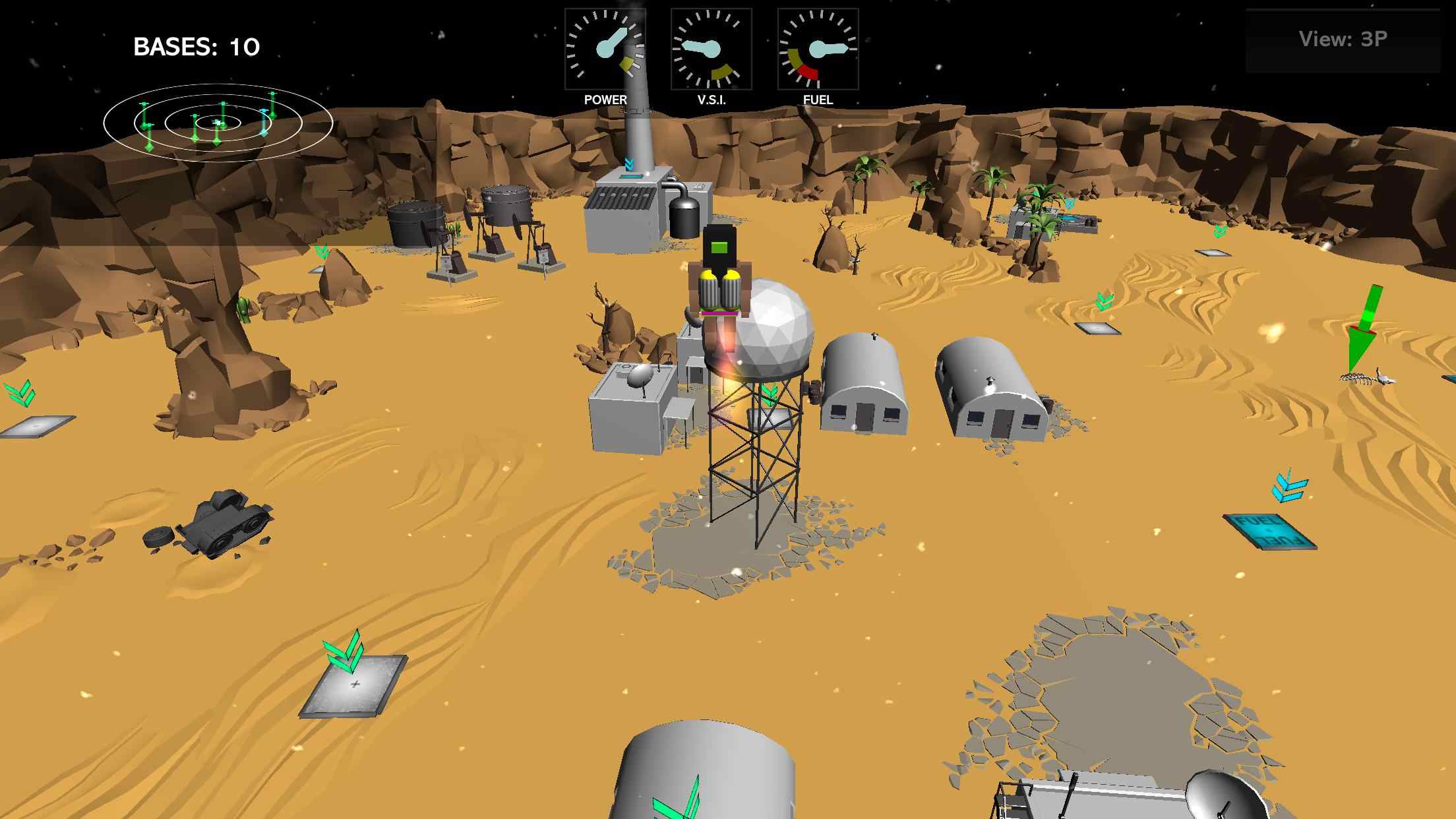Tap the V.S.I. gauge dial
The image size is (1456, 819).
point(711,49)
